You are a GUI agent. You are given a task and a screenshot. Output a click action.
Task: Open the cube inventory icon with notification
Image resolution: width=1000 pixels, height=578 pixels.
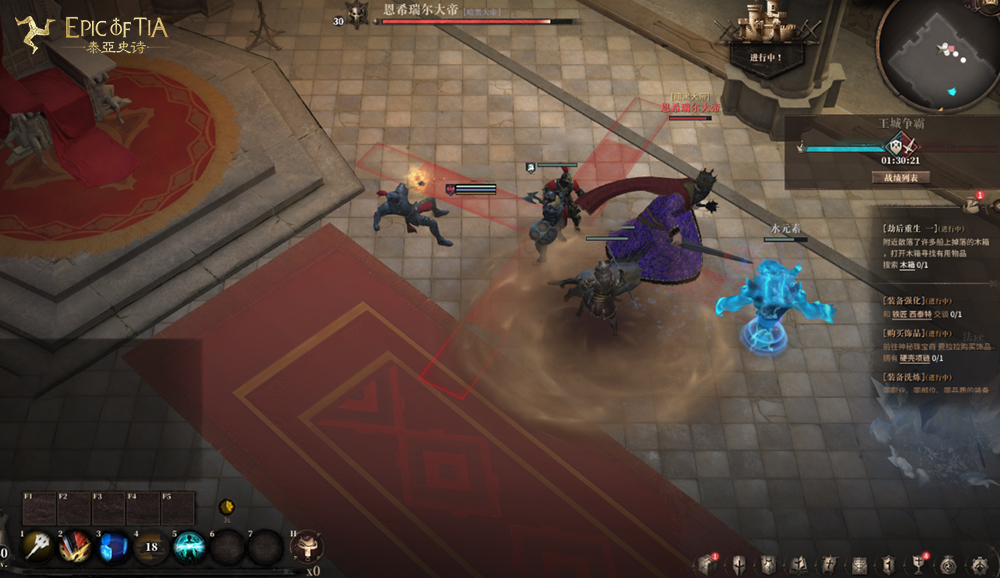click(706, 565)
